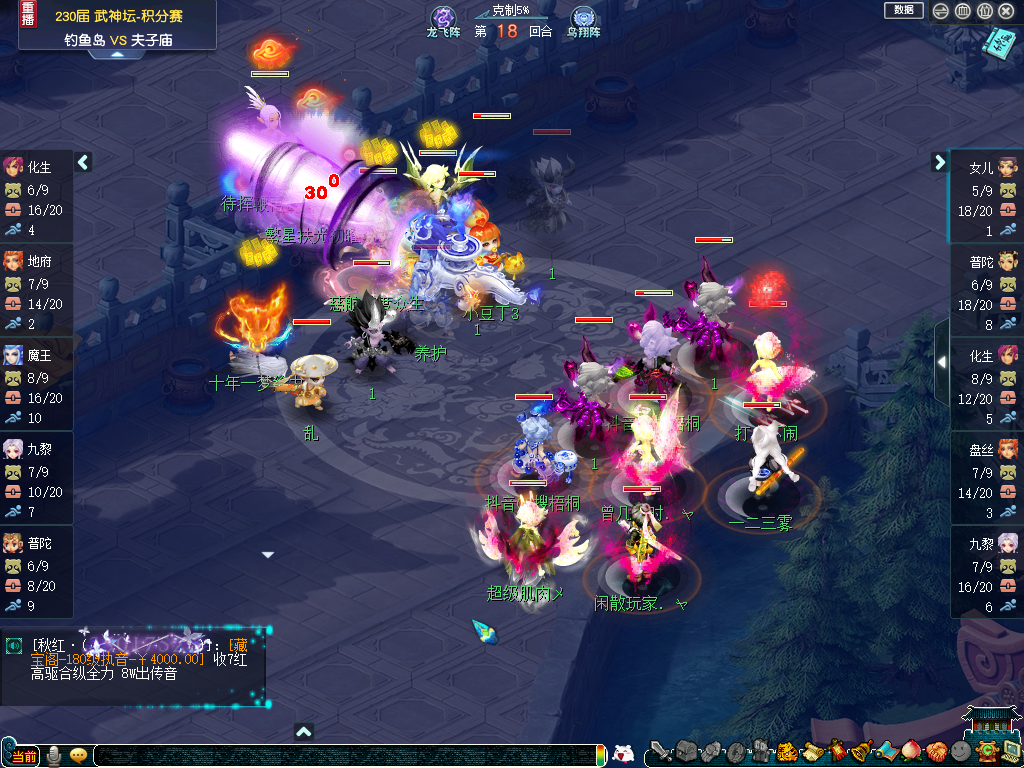1024x768 pixels.
Task: Collapse the right team panel arrow
Action: coord(940,162)
